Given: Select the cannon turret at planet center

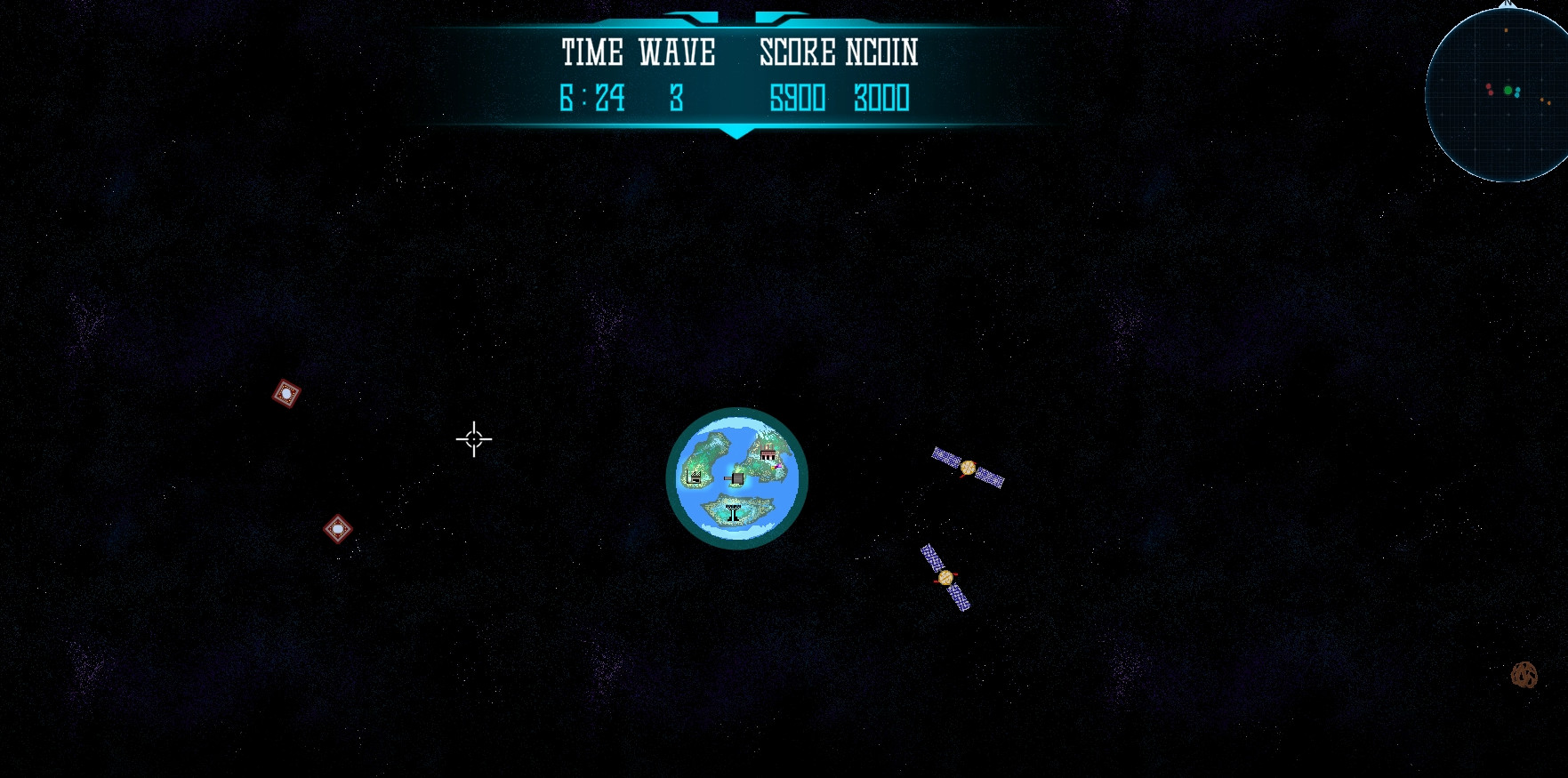Looking at the screenshot, I should pyautogui.click(x=737, y=478).
